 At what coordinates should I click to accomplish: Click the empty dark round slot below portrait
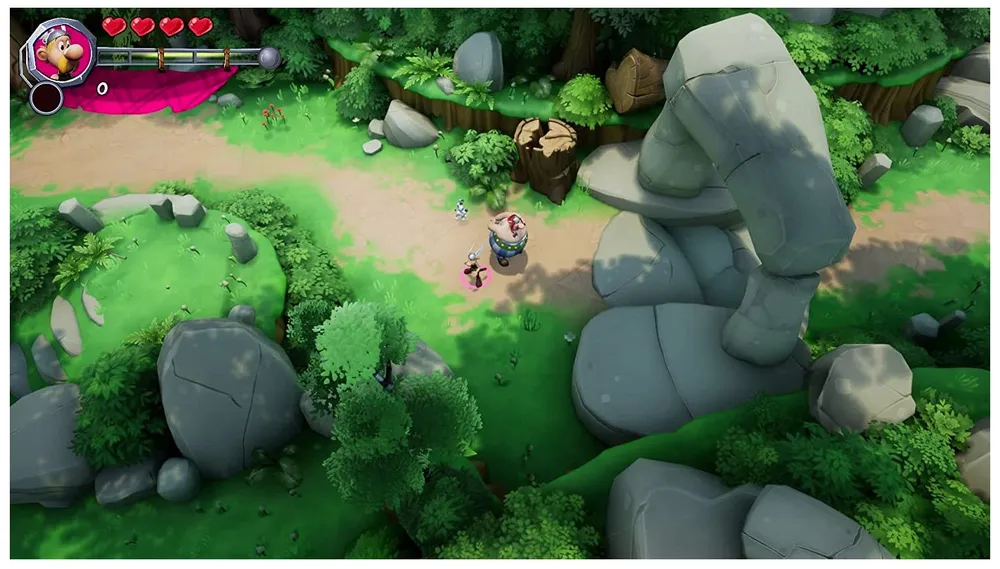pyautogui.click(x=46, y=97)
